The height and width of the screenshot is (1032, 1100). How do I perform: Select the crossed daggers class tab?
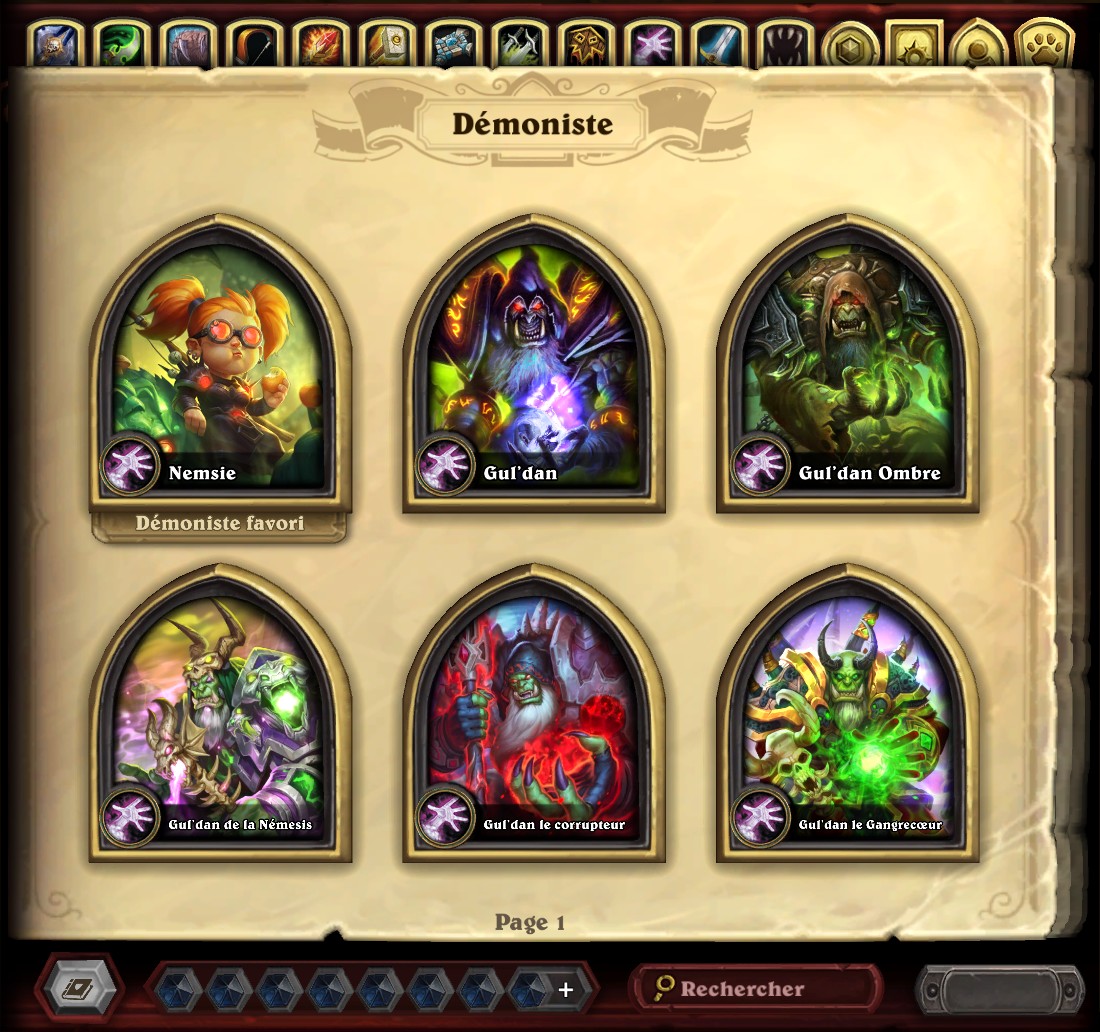(x=519, y=45)
